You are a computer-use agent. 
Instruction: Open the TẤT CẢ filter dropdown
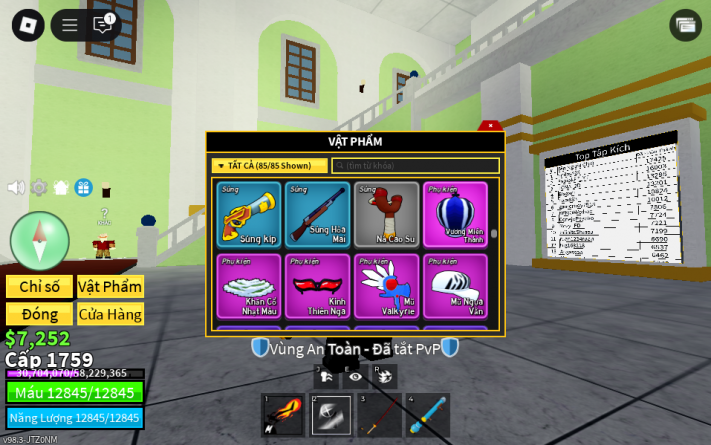pyautogui.click(x=269, y=166)
